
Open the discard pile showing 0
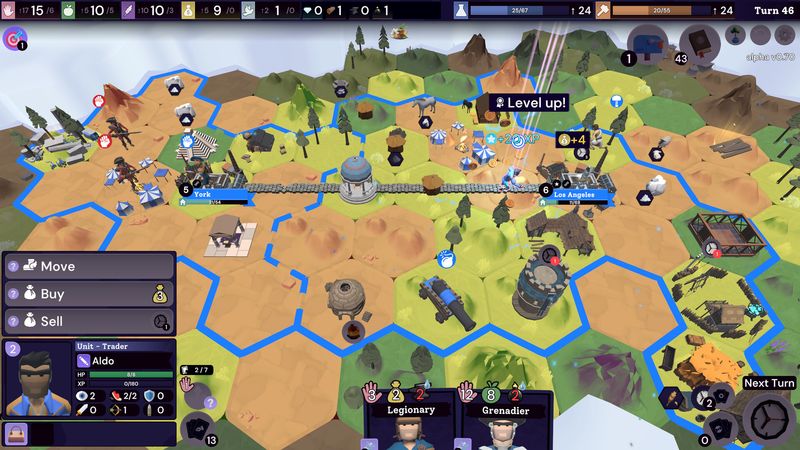tap(722, 427)
